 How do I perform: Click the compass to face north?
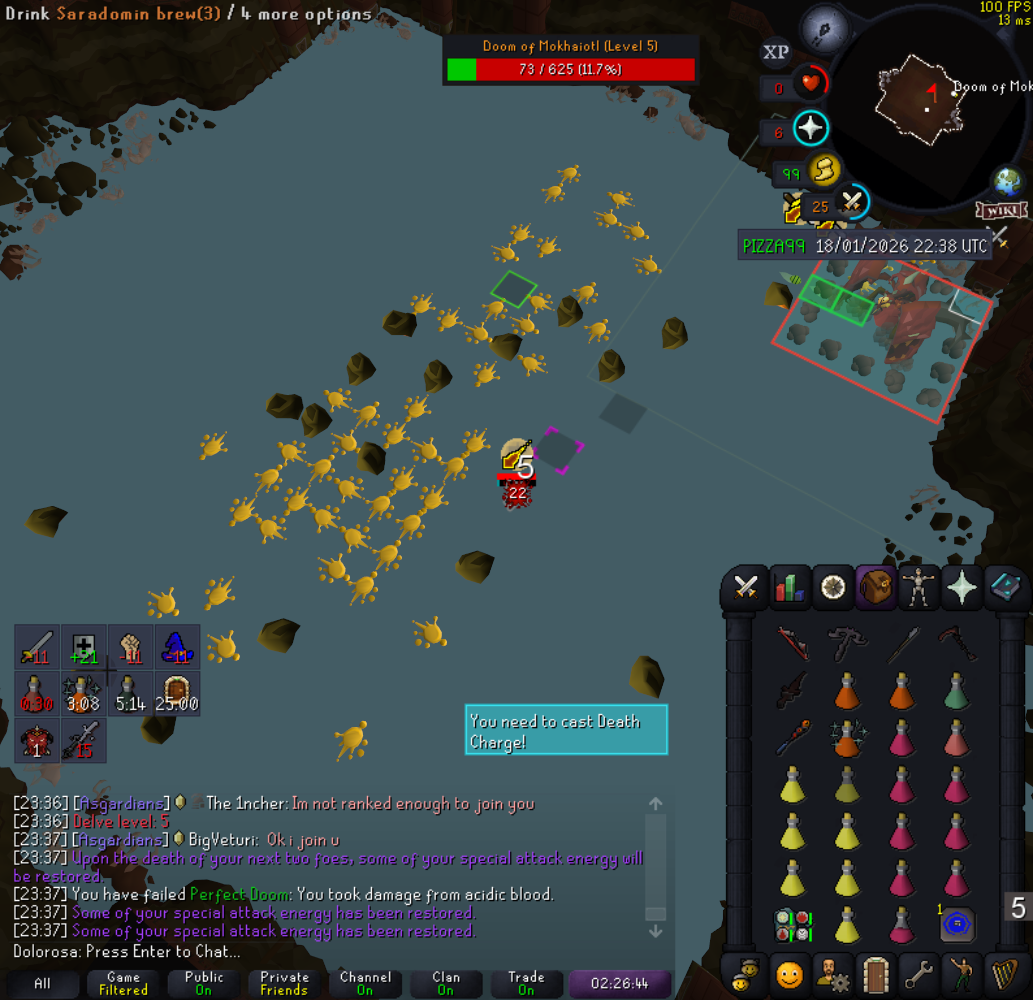pyautogui.click(x=824, y=22)
